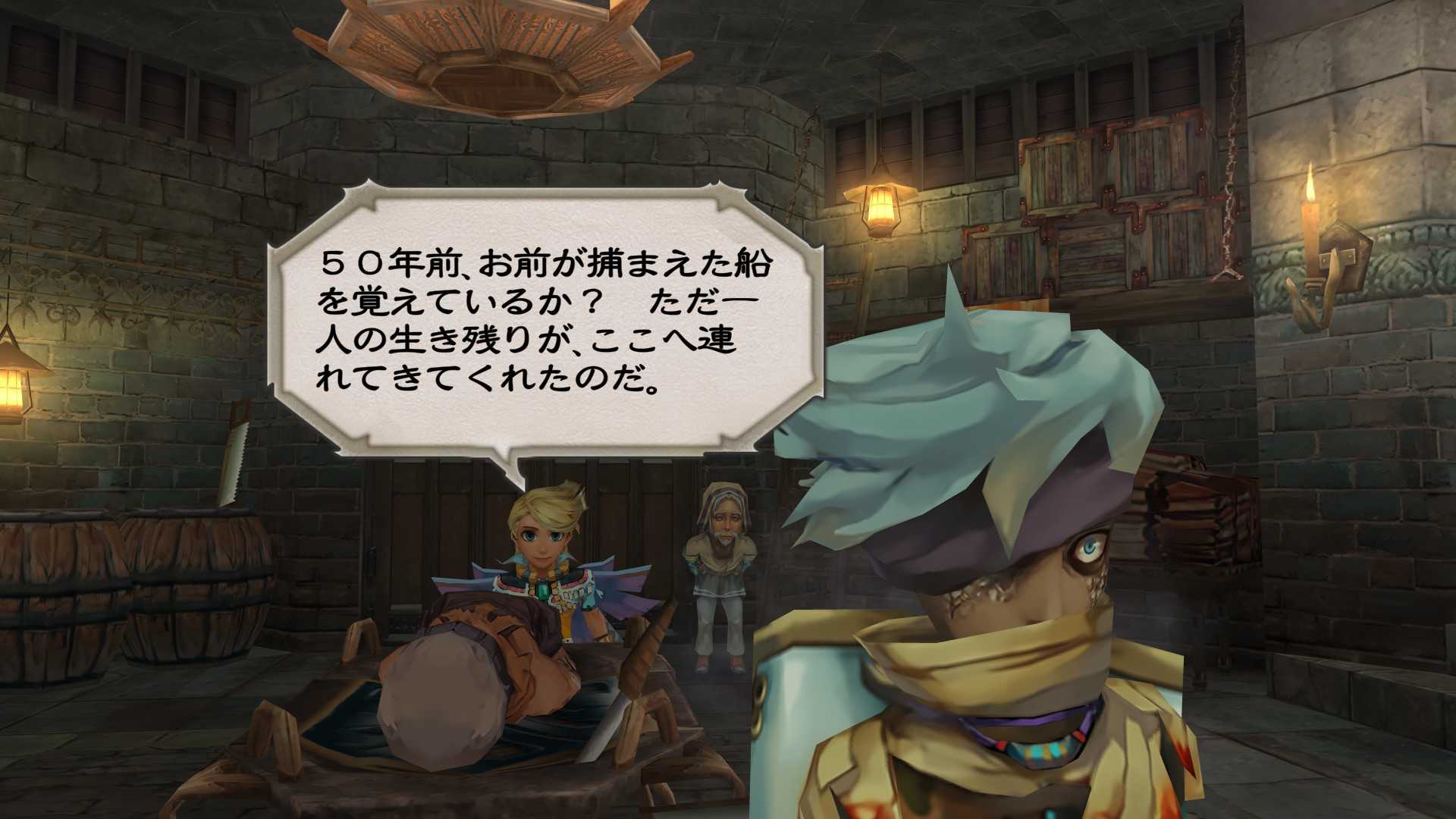Click the speech bubble to advance dialogue
This screenshot has height=819, width=1456.
pyautogui.click(x=544, y=322)
